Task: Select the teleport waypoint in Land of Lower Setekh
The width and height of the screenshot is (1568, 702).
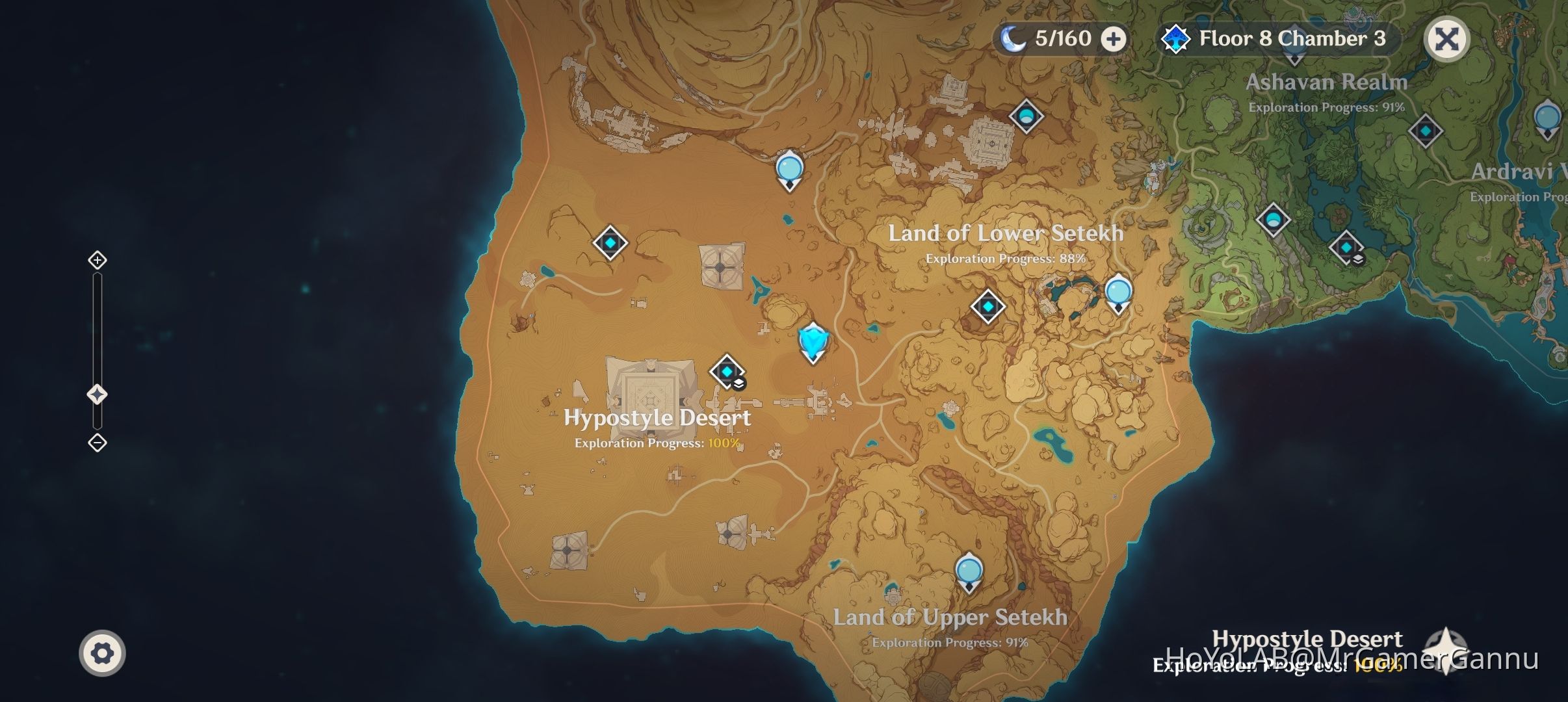Action: click(987, 306)
